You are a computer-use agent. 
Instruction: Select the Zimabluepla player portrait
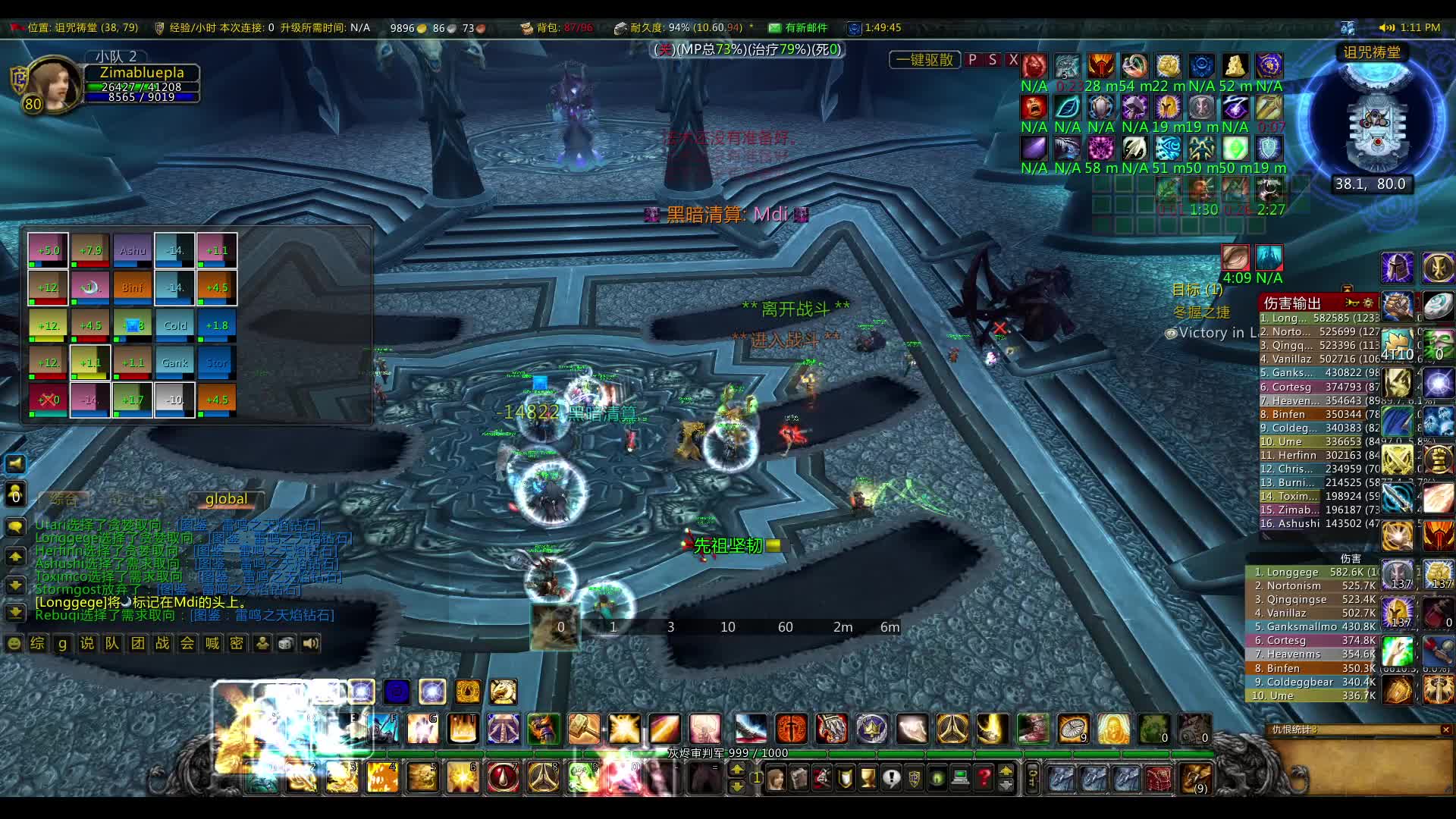[x=53, y=85]
